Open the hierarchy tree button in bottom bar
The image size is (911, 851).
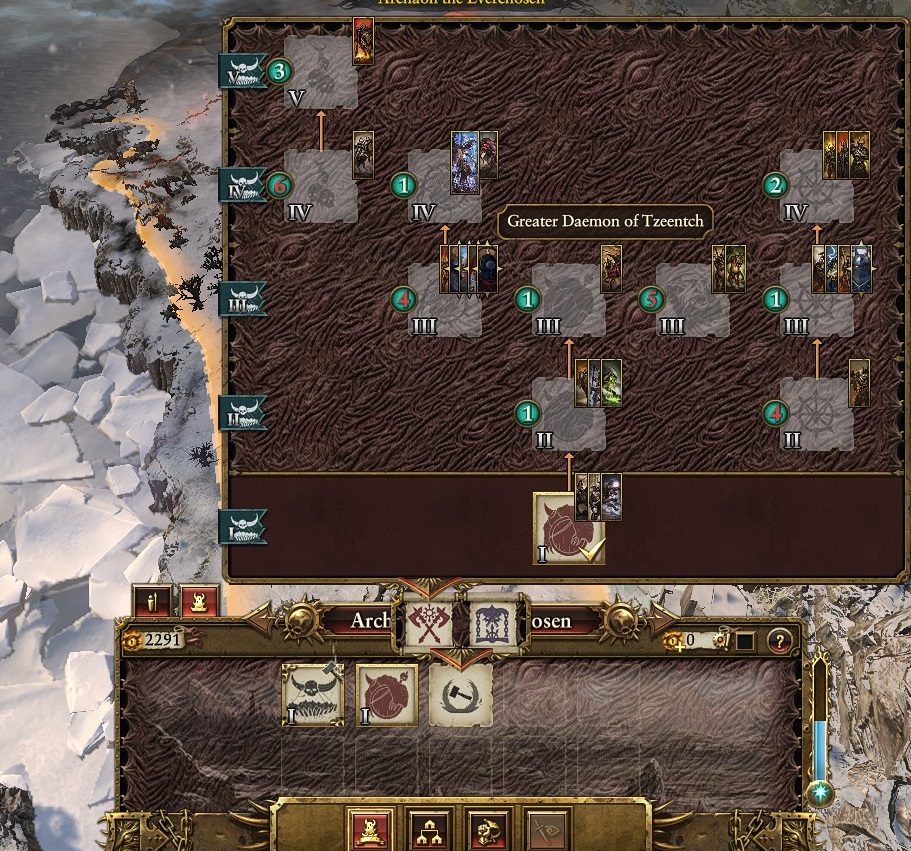click(x=429, y=828)
